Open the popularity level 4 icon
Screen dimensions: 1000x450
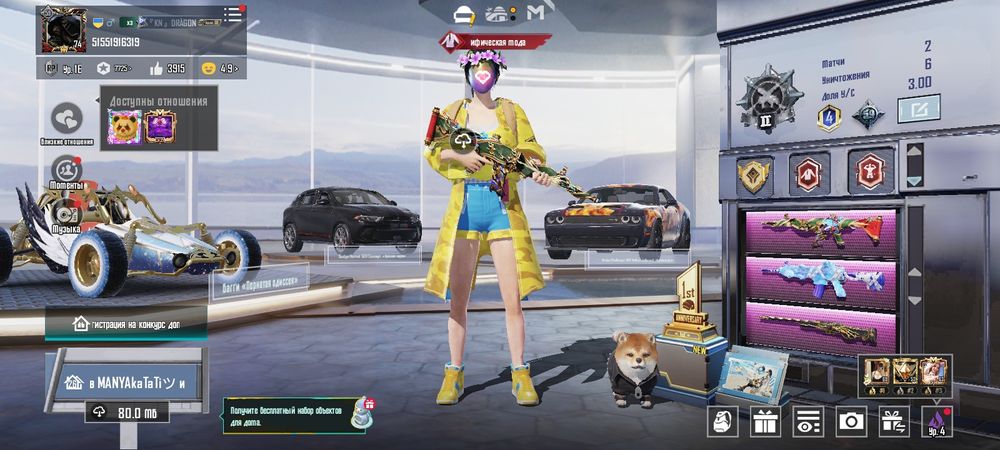point(937,421)
